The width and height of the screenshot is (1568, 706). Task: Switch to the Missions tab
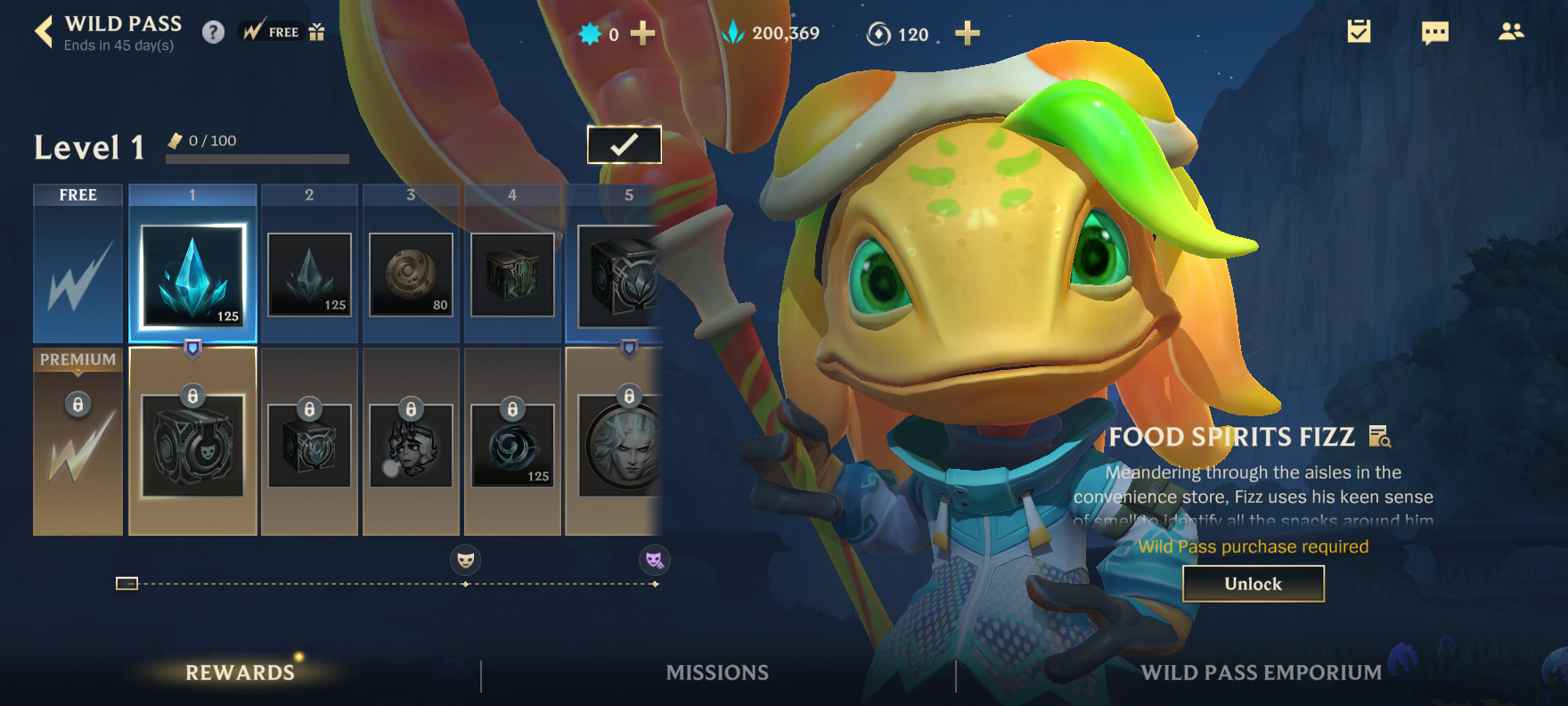(x=717, y=673)
